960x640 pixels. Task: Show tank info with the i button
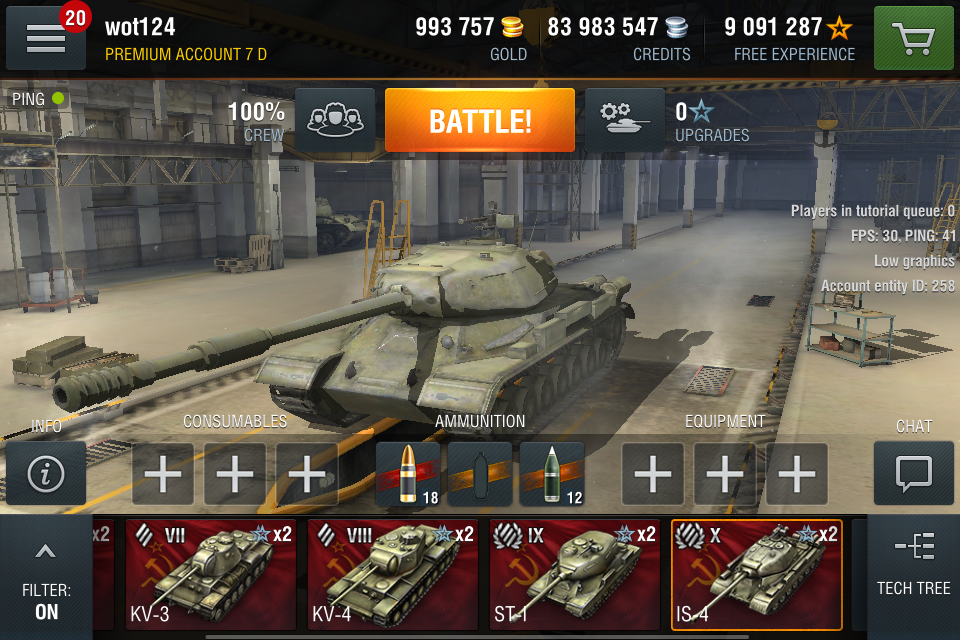point(46,474)
